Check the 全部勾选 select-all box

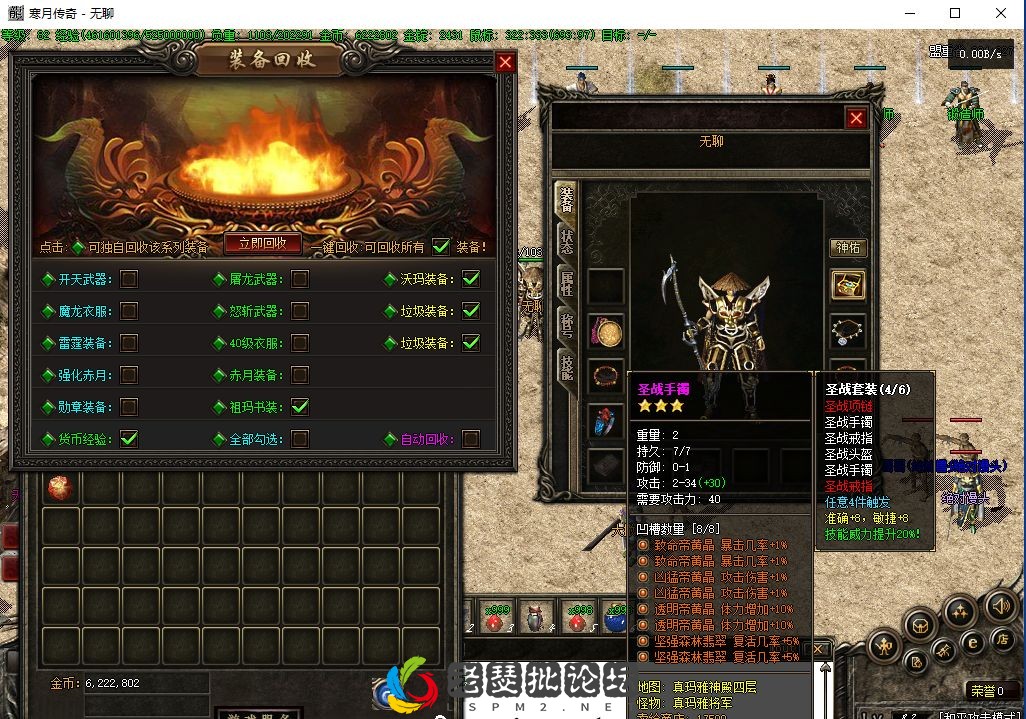(x=300, y=438)
